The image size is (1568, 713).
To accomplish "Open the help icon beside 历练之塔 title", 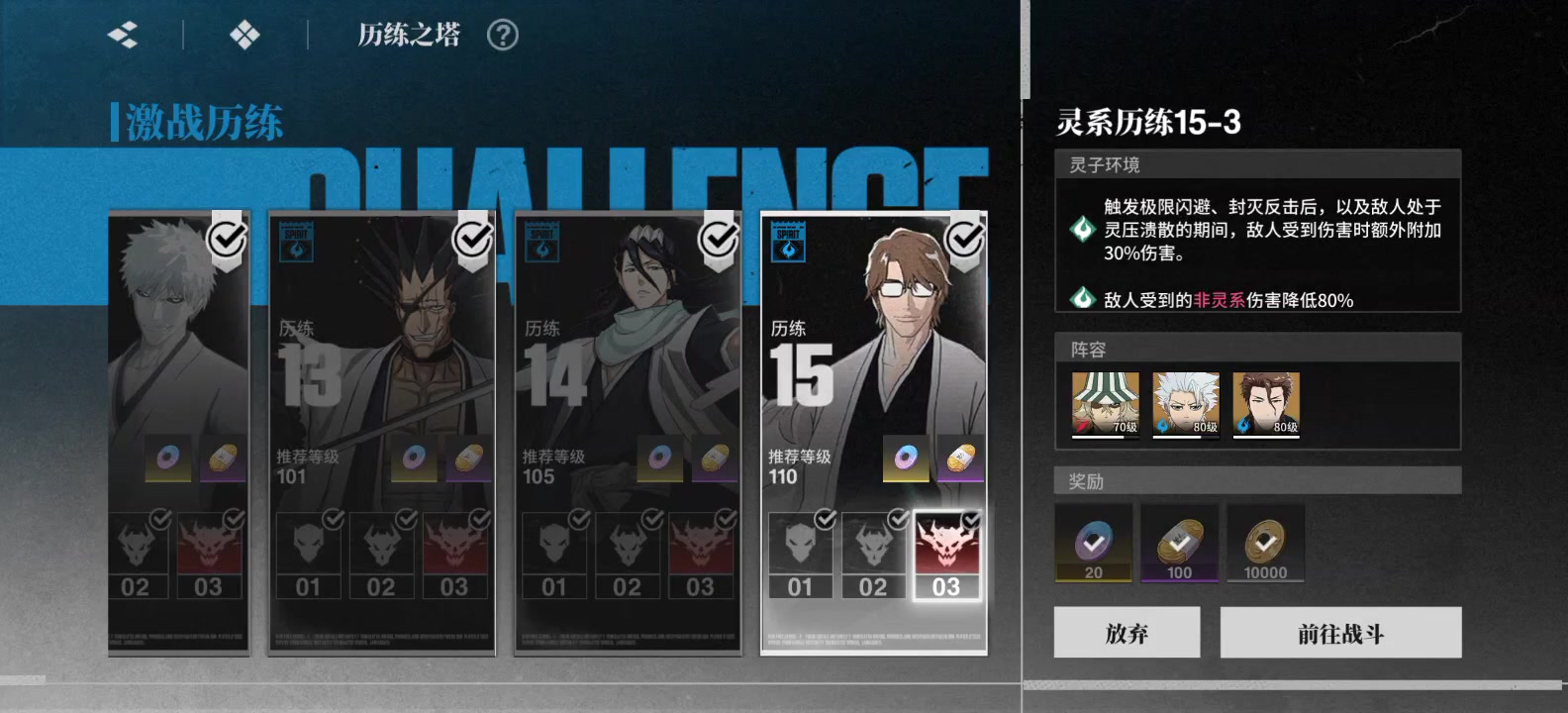I will 504,34.
